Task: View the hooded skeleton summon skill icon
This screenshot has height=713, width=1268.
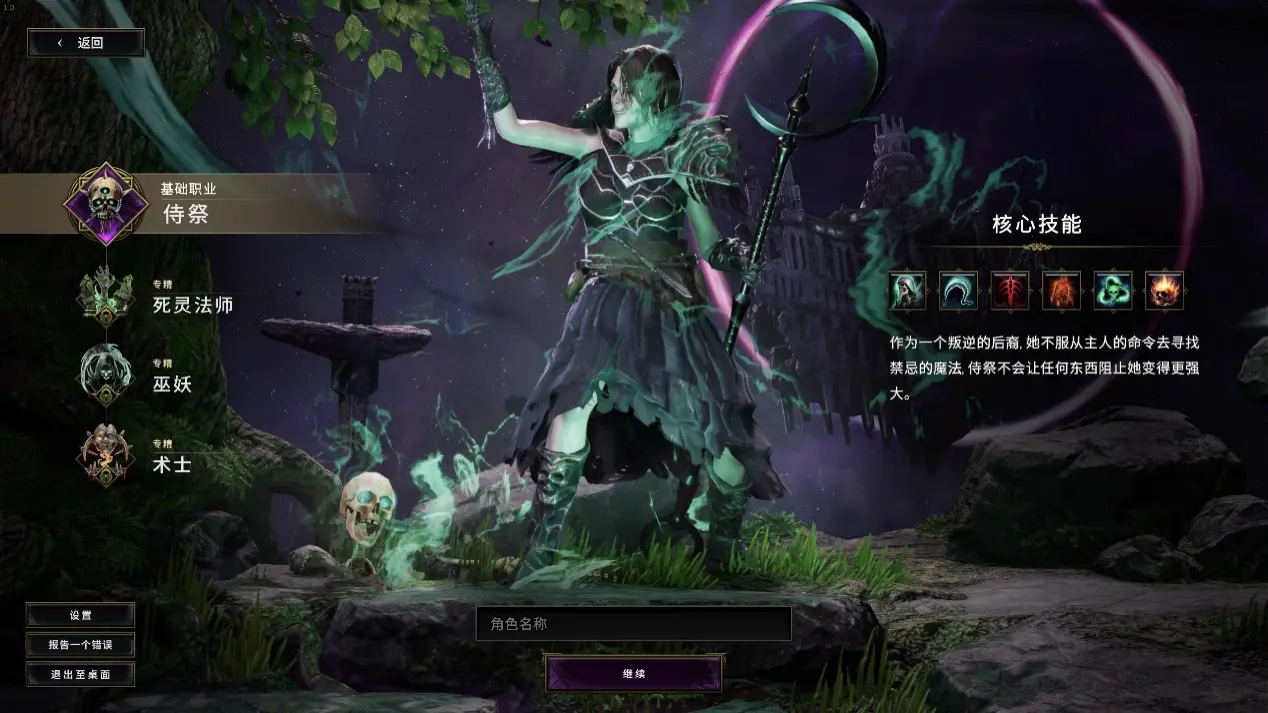Action: pos(908,291)
